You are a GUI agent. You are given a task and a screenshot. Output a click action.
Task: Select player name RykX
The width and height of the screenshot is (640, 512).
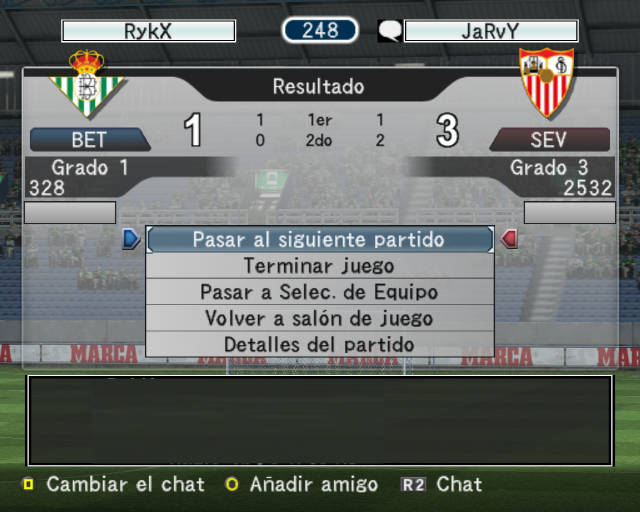[148, 31]
